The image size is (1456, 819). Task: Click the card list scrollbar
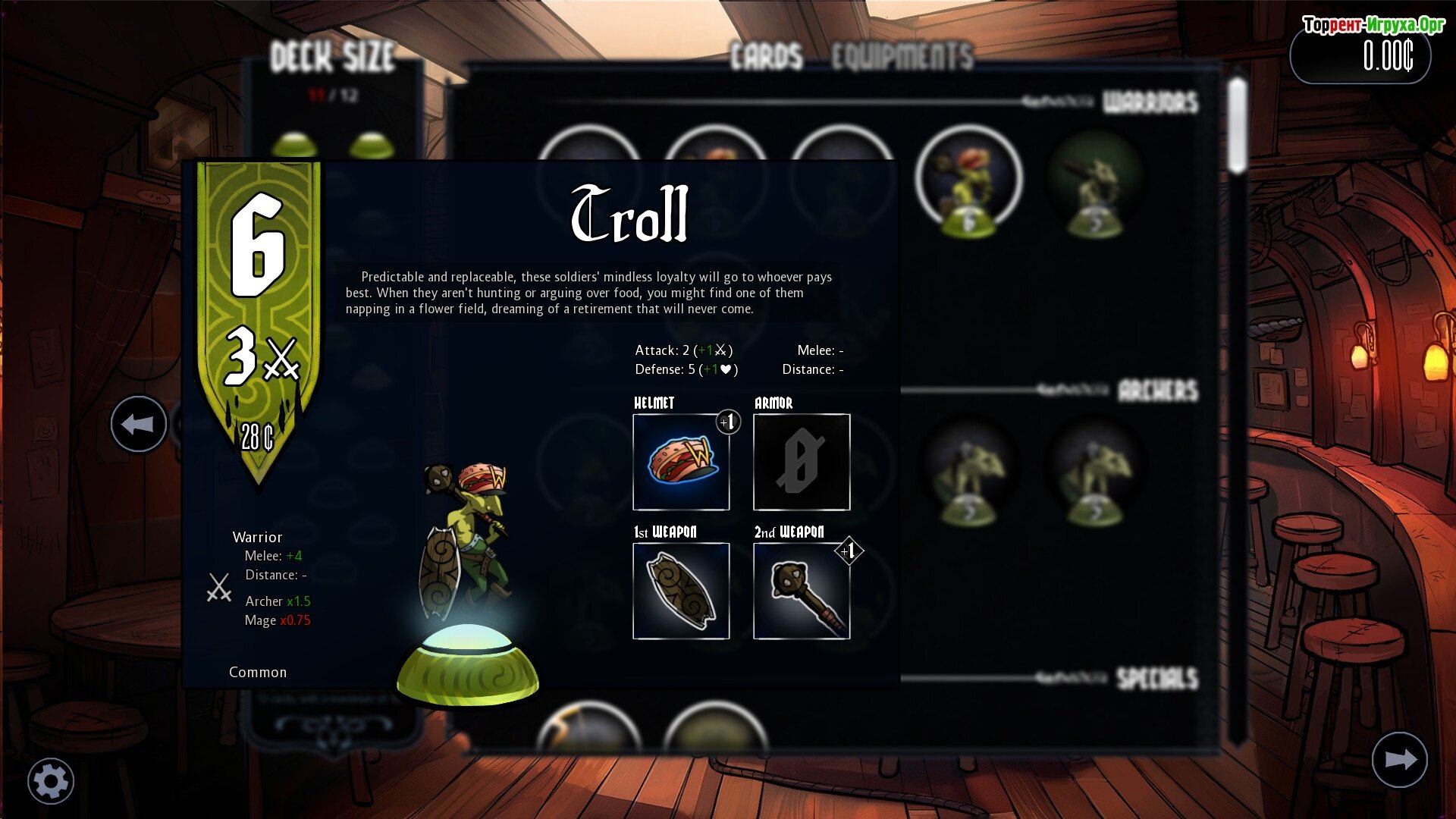pyautogui.click(x=1238, y=126)
